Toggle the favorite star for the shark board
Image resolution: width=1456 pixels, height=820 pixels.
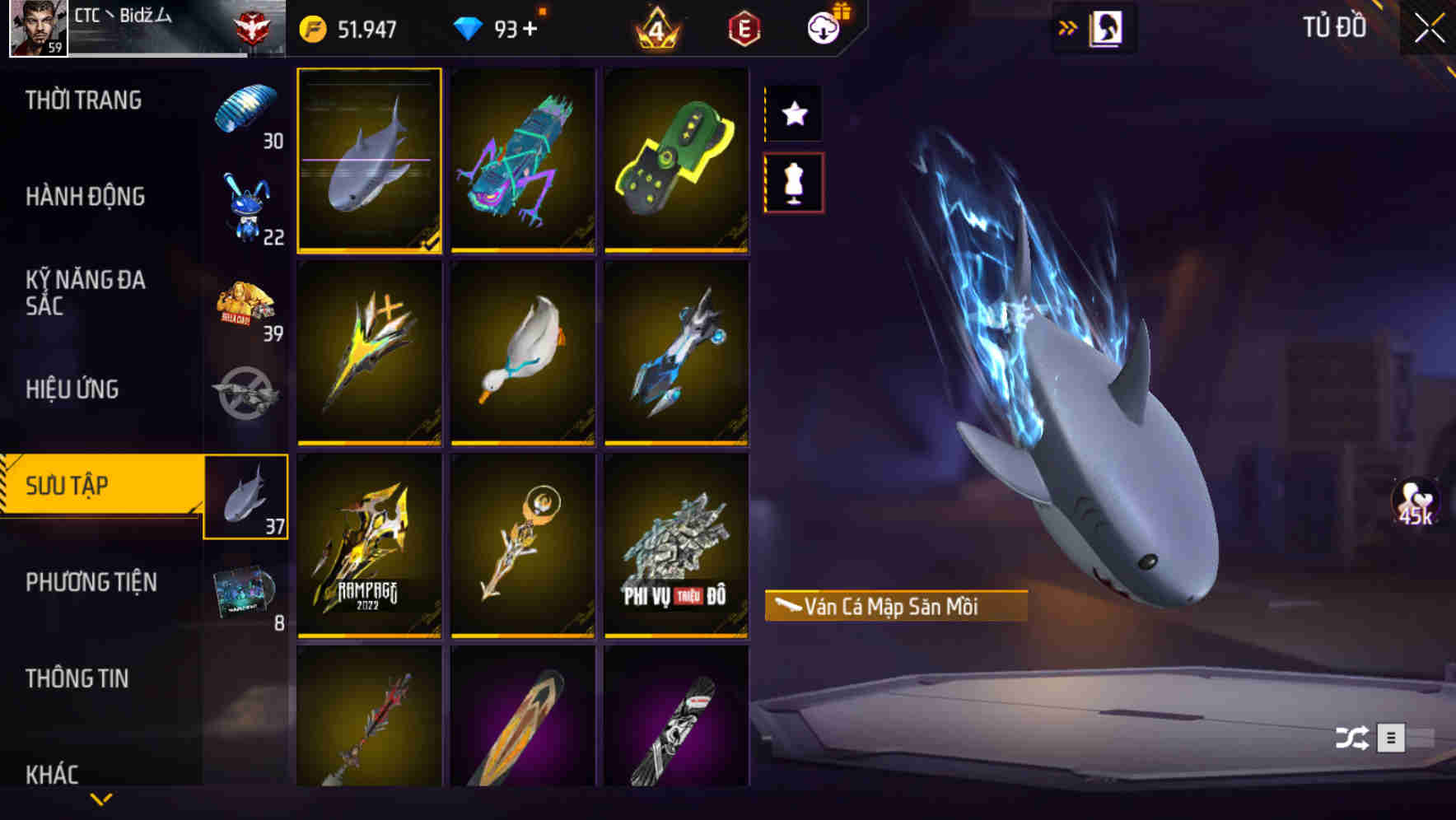click(793, 114)
